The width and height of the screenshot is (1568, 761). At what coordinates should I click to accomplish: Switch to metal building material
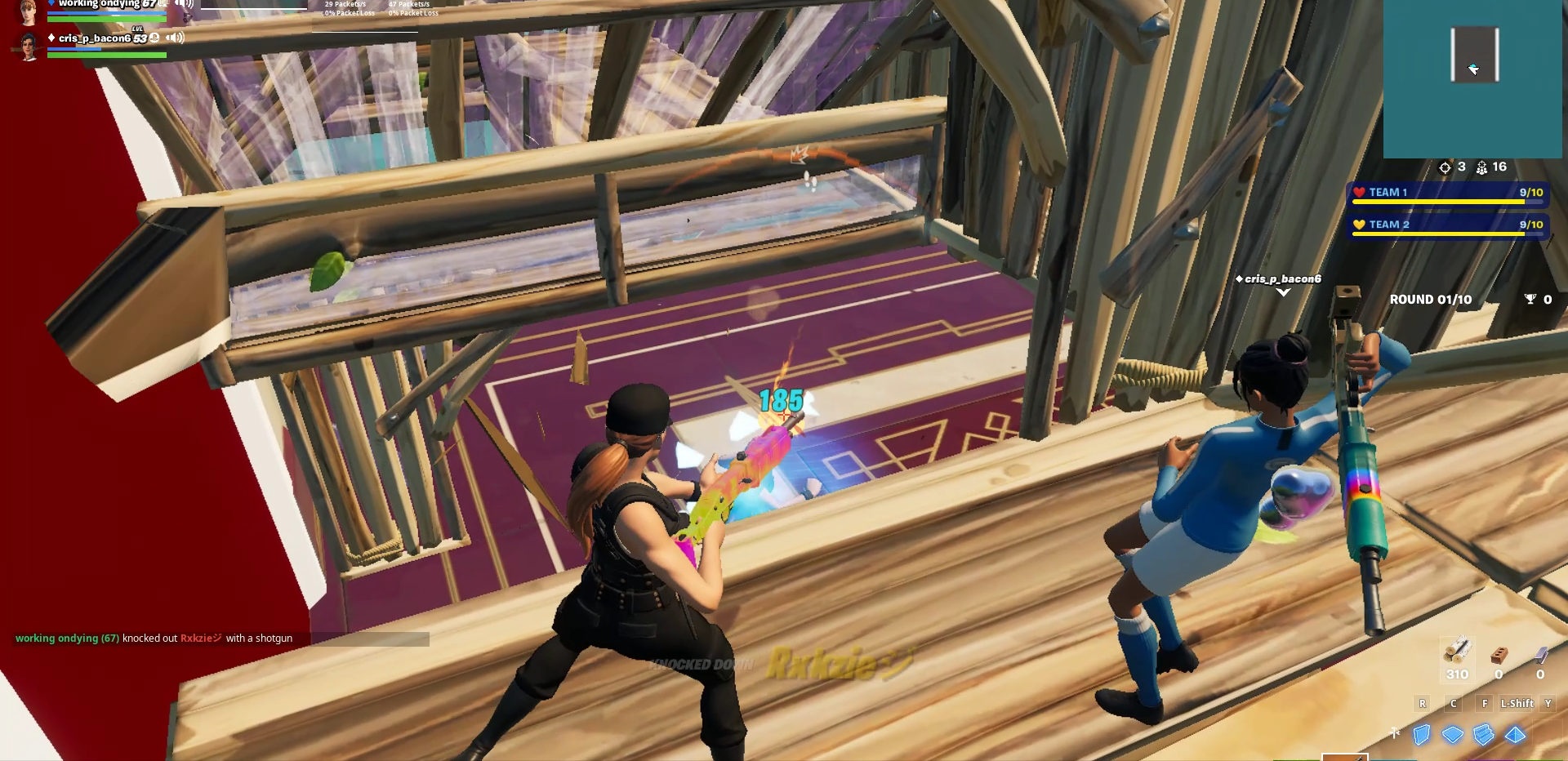(1540, 656)
